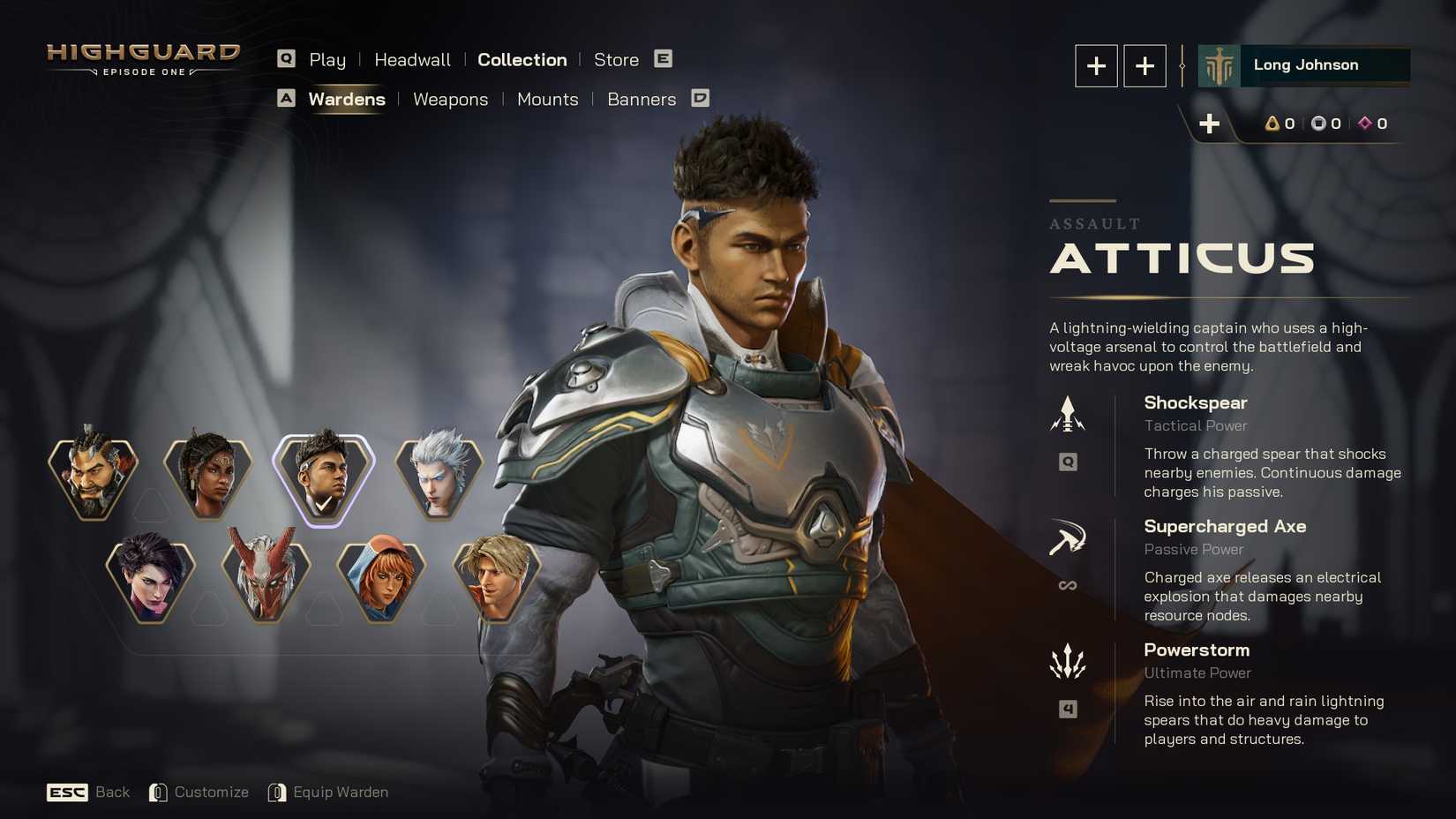This screenshot has width=1456, height=819.
Task: Click the Customize button
Action: [x=212, y=792]
